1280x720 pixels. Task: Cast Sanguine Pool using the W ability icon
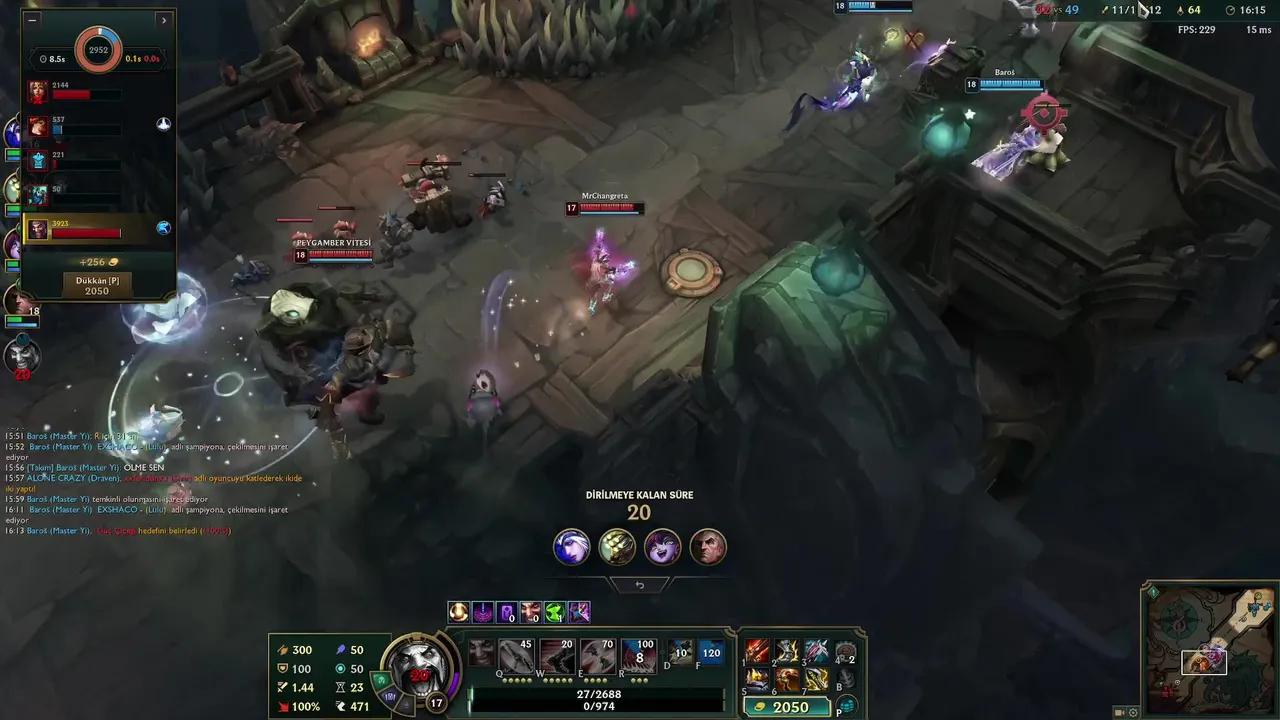(x=556, y=655)
